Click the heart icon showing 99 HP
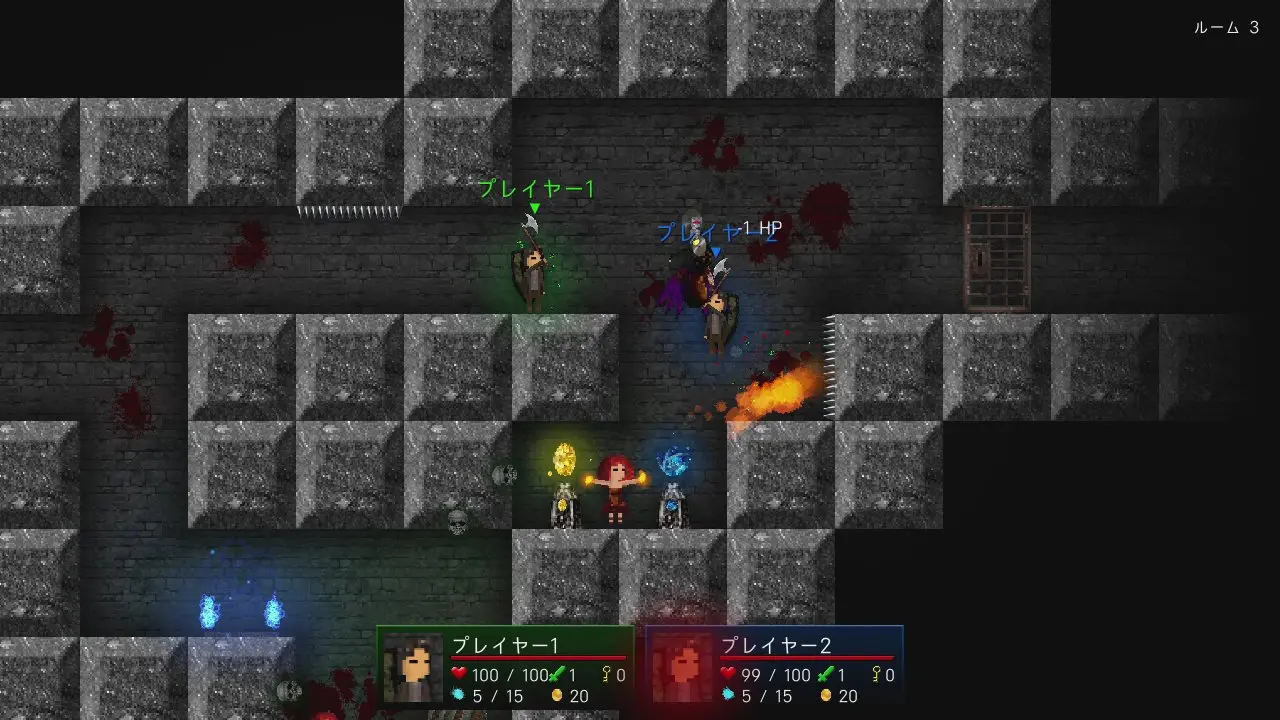1280x720 pixels. click(729, 674)
